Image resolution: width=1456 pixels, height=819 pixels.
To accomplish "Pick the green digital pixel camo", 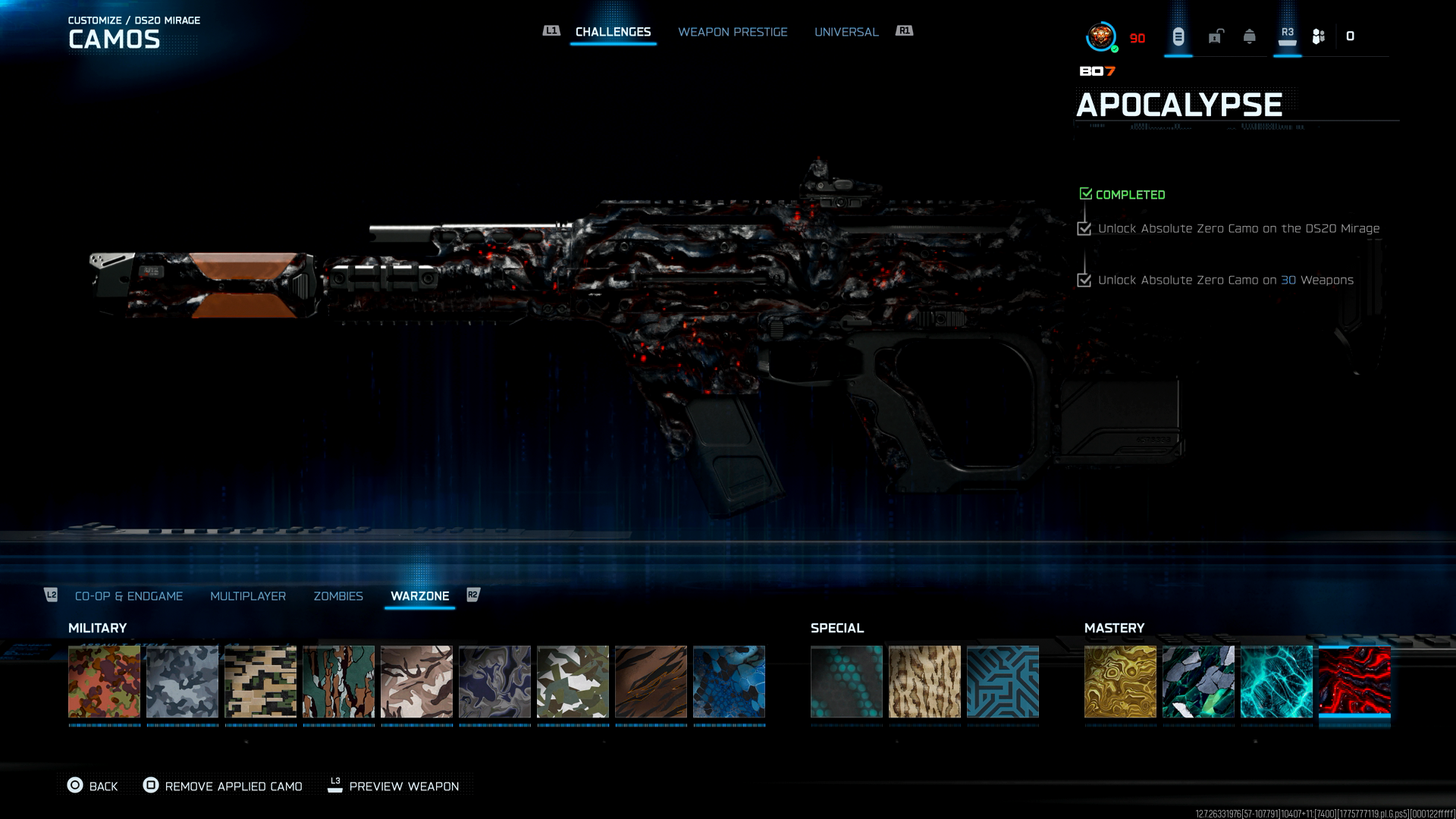I will pos(260,681).
